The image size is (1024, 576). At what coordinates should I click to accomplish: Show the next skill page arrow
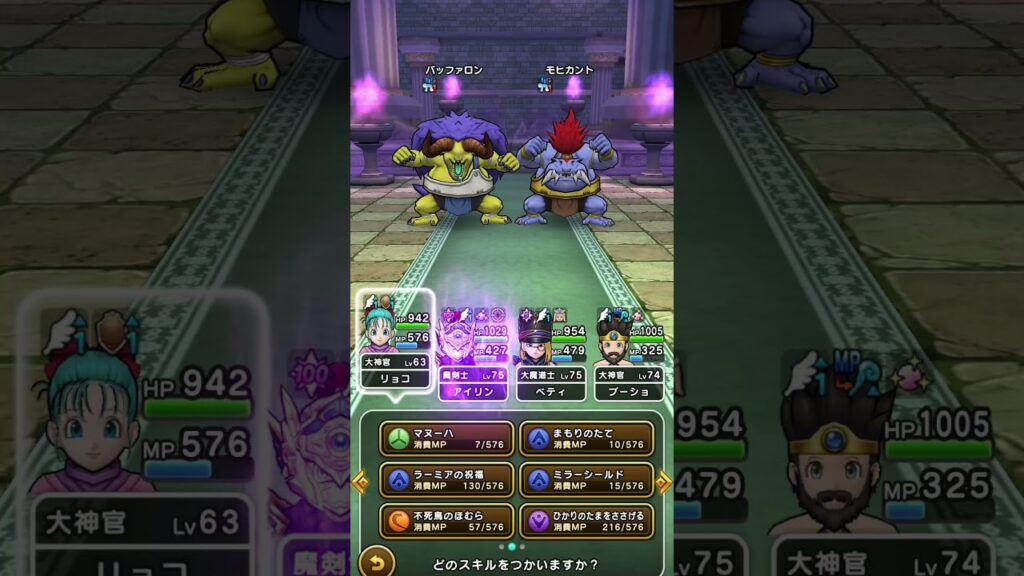(663, 482)
